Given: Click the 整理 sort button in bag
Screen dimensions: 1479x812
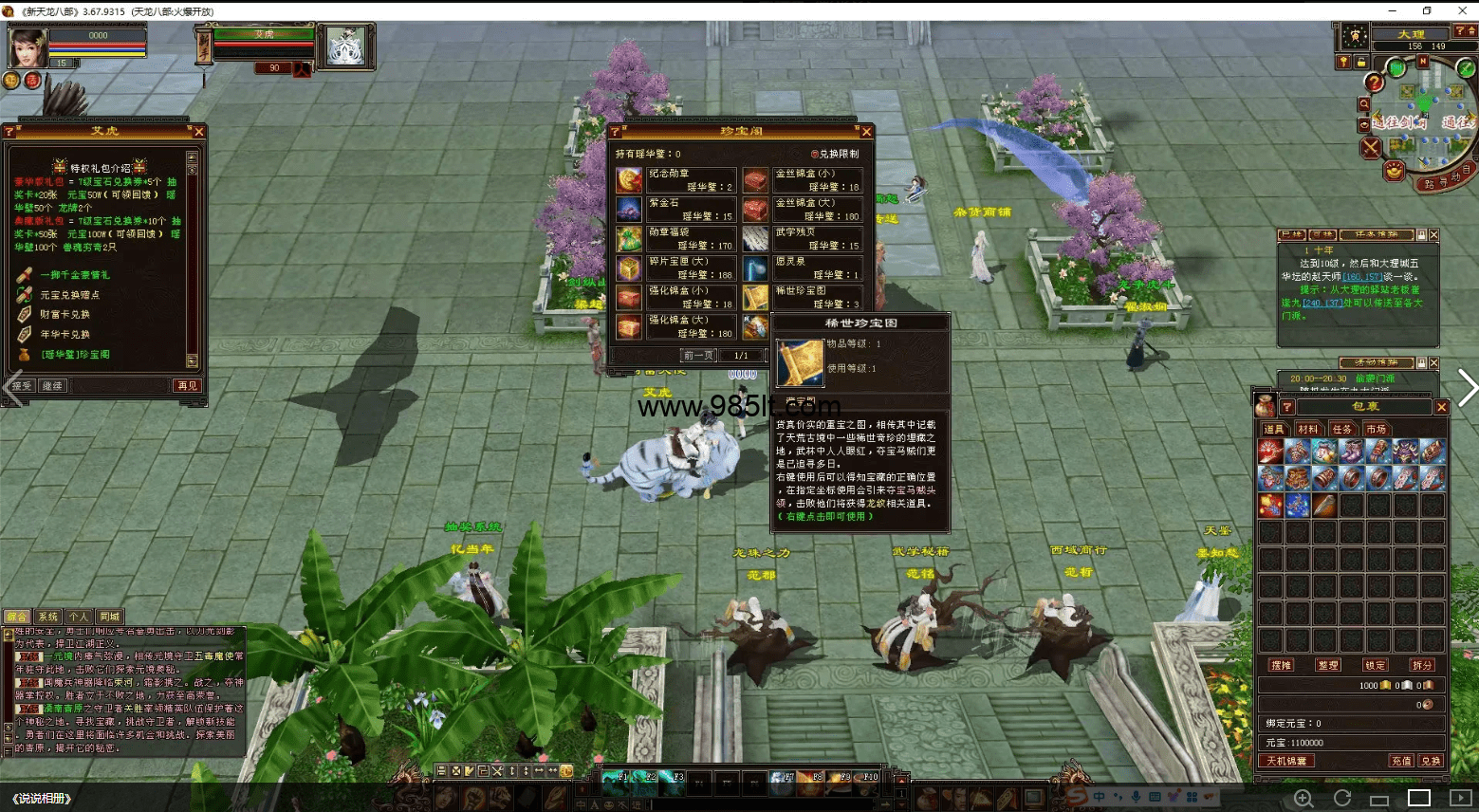Looking at the screenshot, I should click(1328, 665).
